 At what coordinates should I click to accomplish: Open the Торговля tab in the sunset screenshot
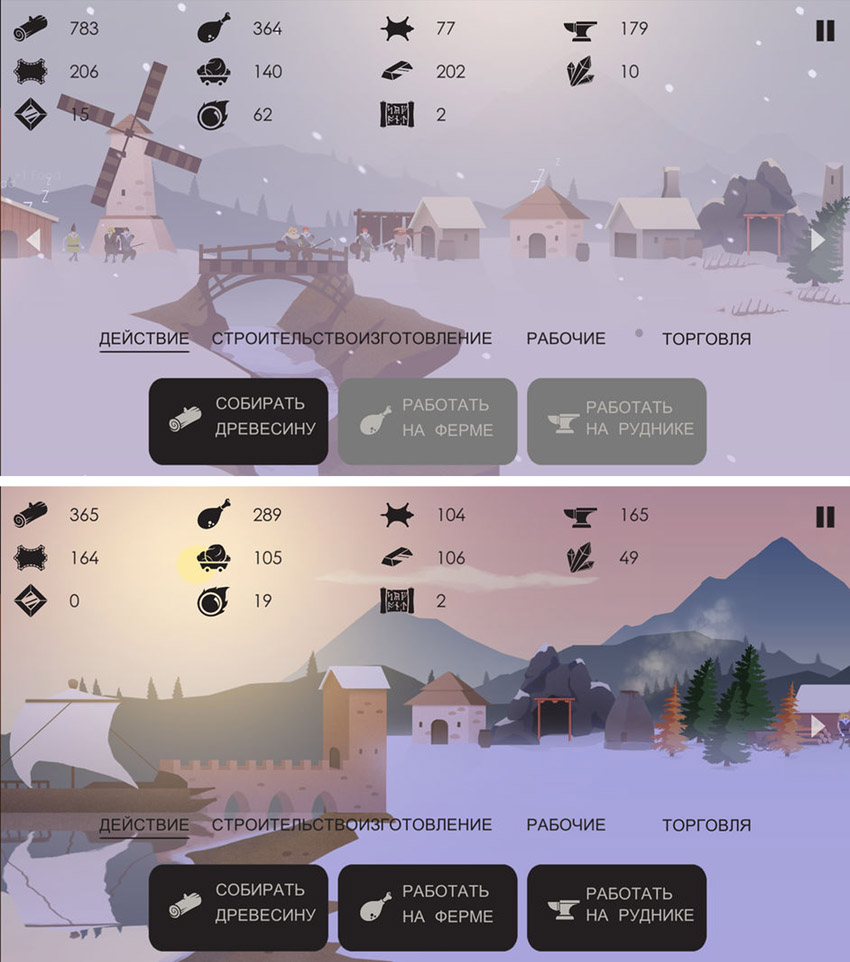tap(706, 825)
